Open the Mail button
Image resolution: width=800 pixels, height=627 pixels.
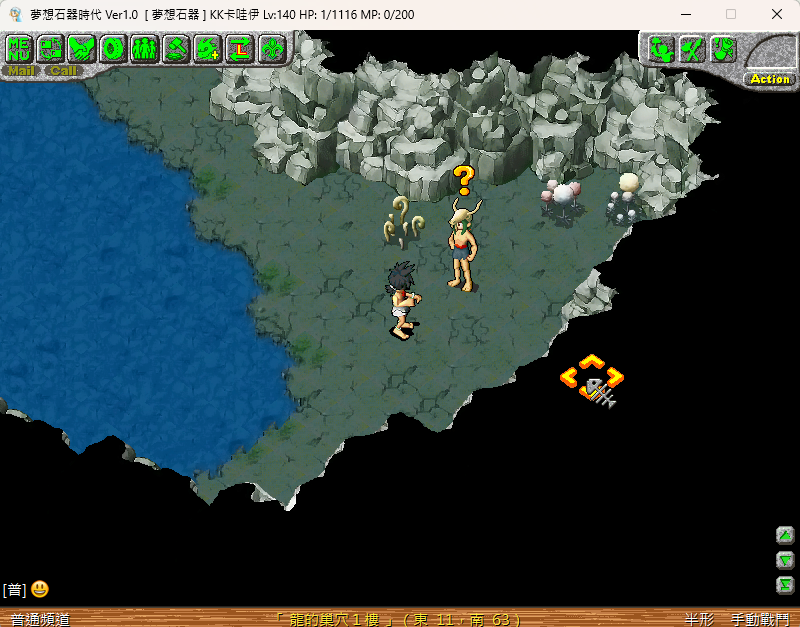point(22,71)
